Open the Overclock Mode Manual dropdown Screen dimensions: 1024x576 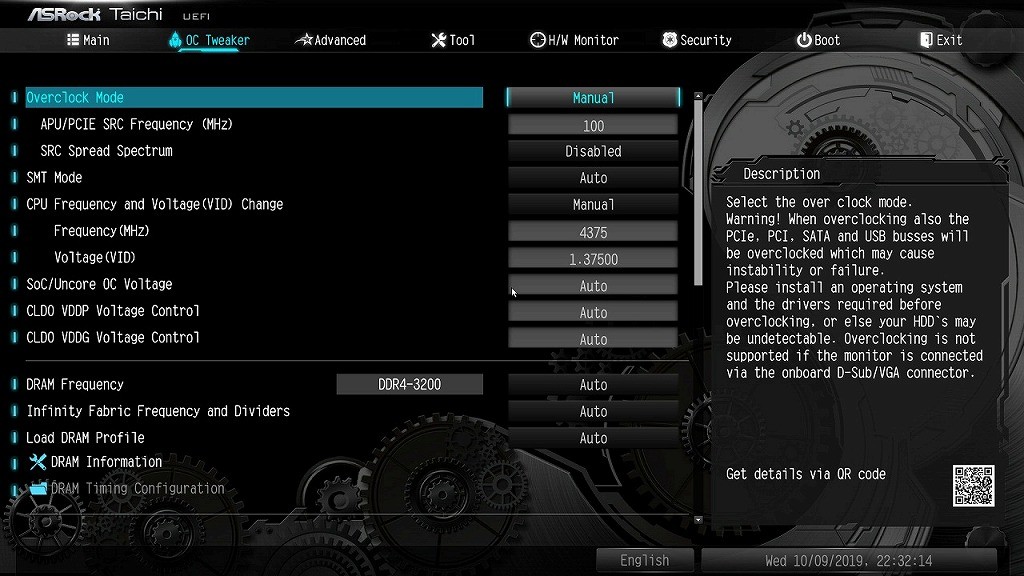[593, 98]
